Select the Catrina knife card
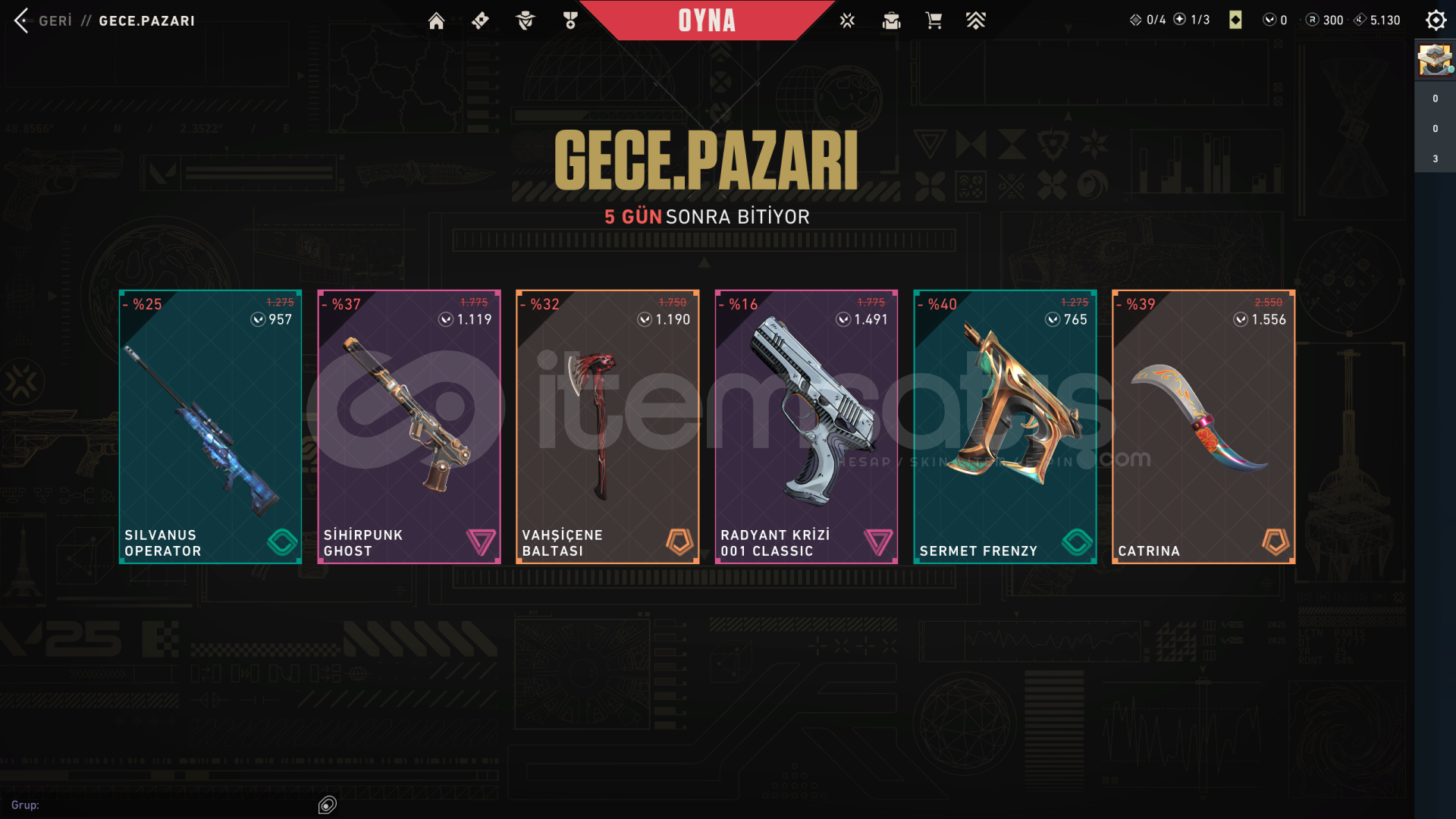This screenshot has width=1456, height=819. [1203, 426]
